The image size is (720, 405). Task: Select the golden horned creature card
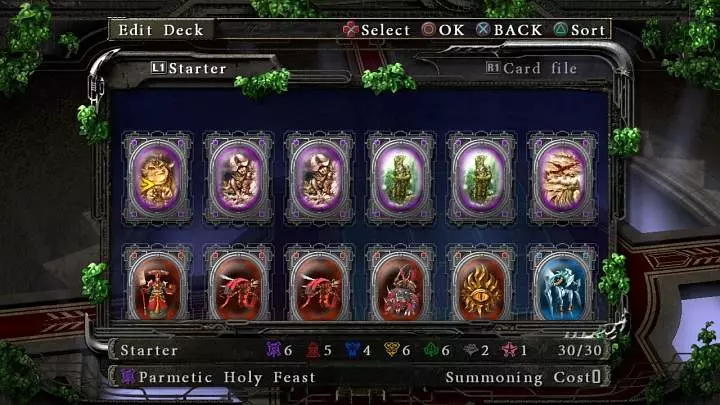[x=156, y=177]
